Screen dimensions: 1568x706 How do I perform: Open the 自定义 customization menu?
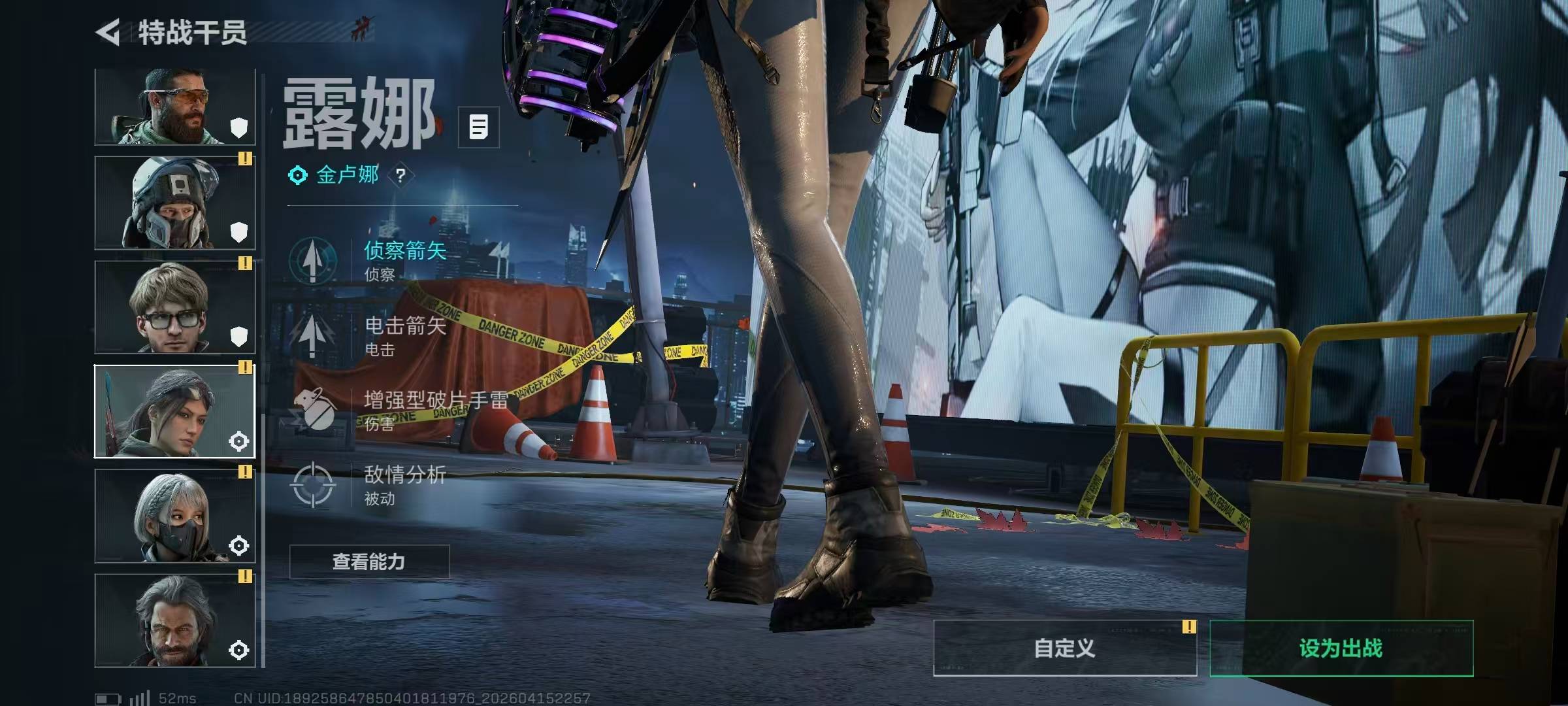1064,648
